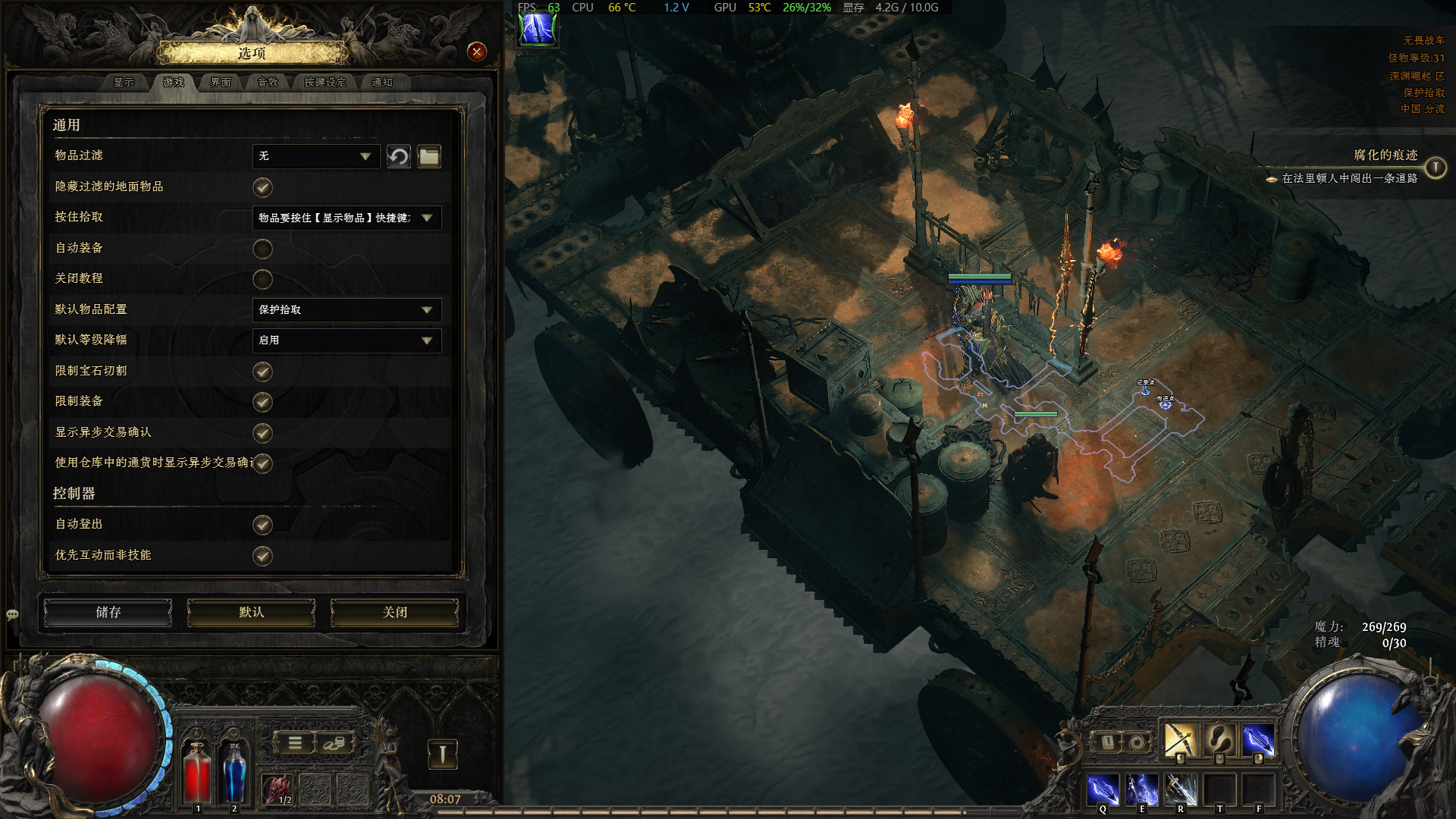Choose the 关闭 button
1456x819 pixels.
click(394, 612)
